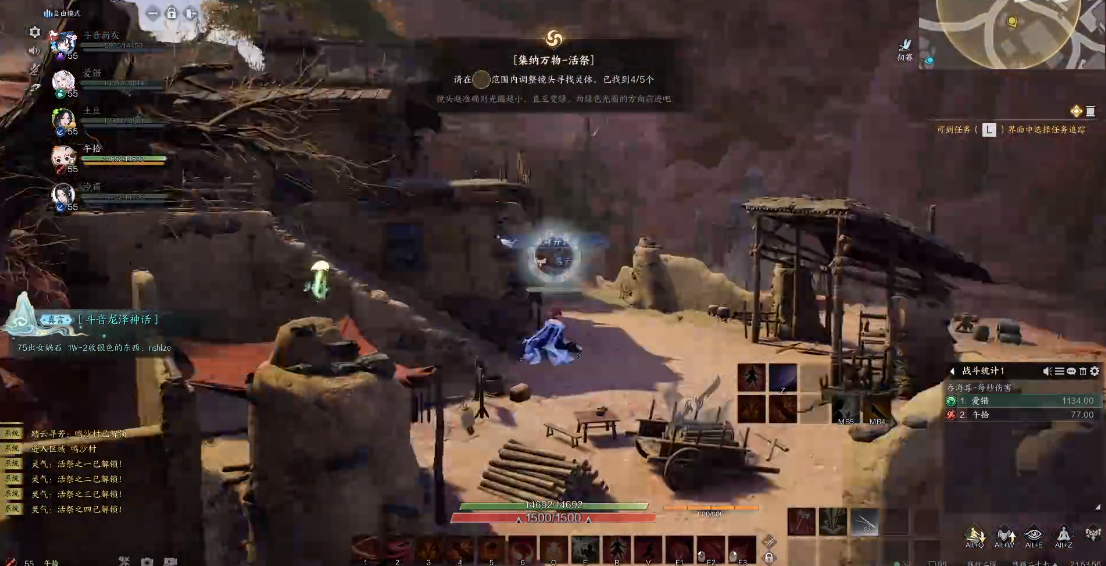1106x566 pixels.
Task: Click the minus button above the party list
Action: (152, 14)
